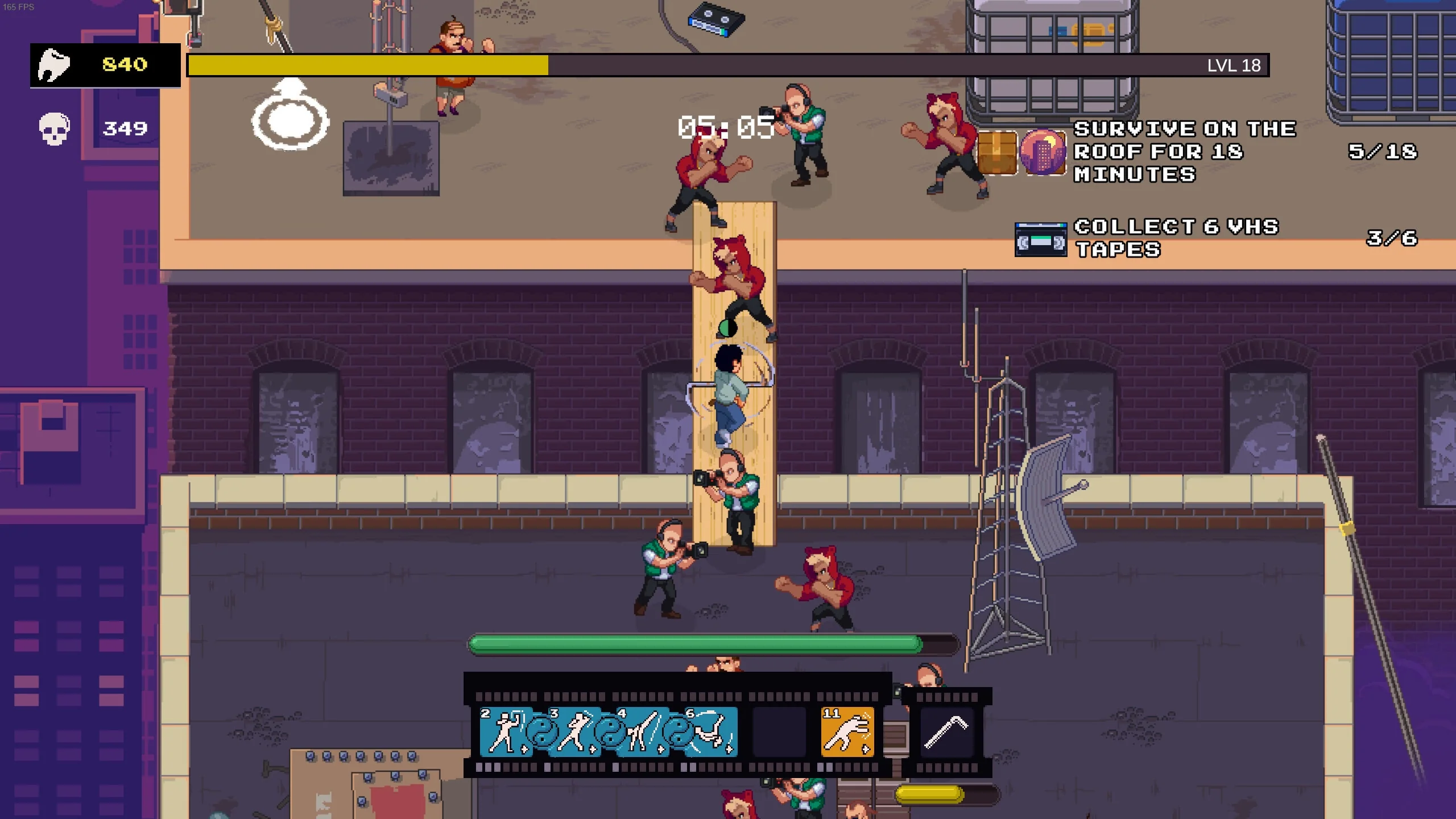Click the empty move slot in the filmstrip

pos(779,731)
